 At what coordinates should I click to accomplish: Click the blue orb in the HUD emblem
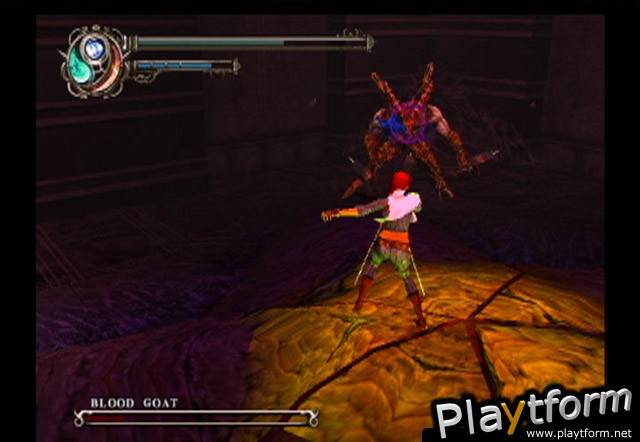pos(96,46)
